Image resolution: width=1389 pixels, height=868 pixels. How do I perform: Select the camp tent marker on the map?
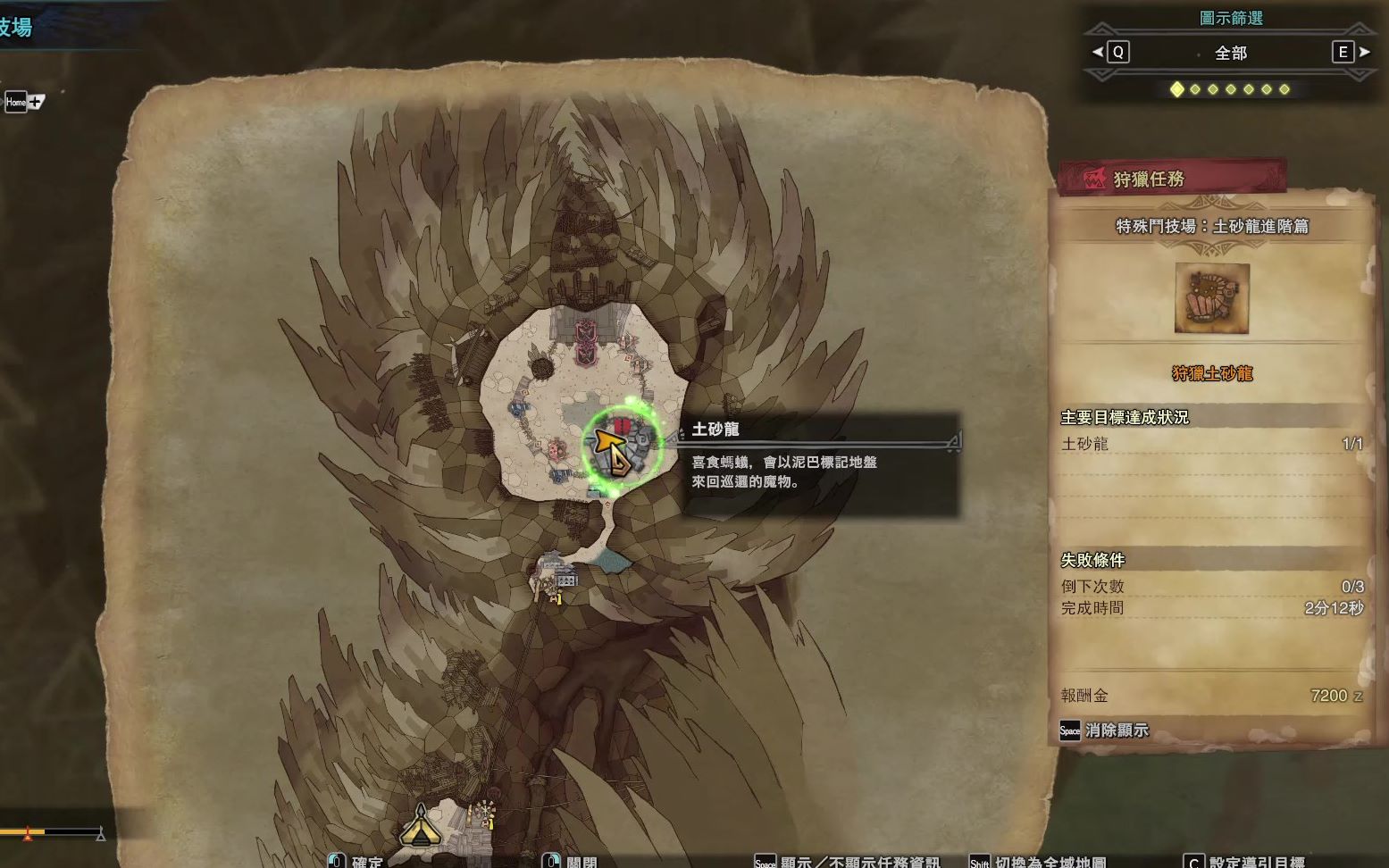pyautogui.click(x=420, y=825)
